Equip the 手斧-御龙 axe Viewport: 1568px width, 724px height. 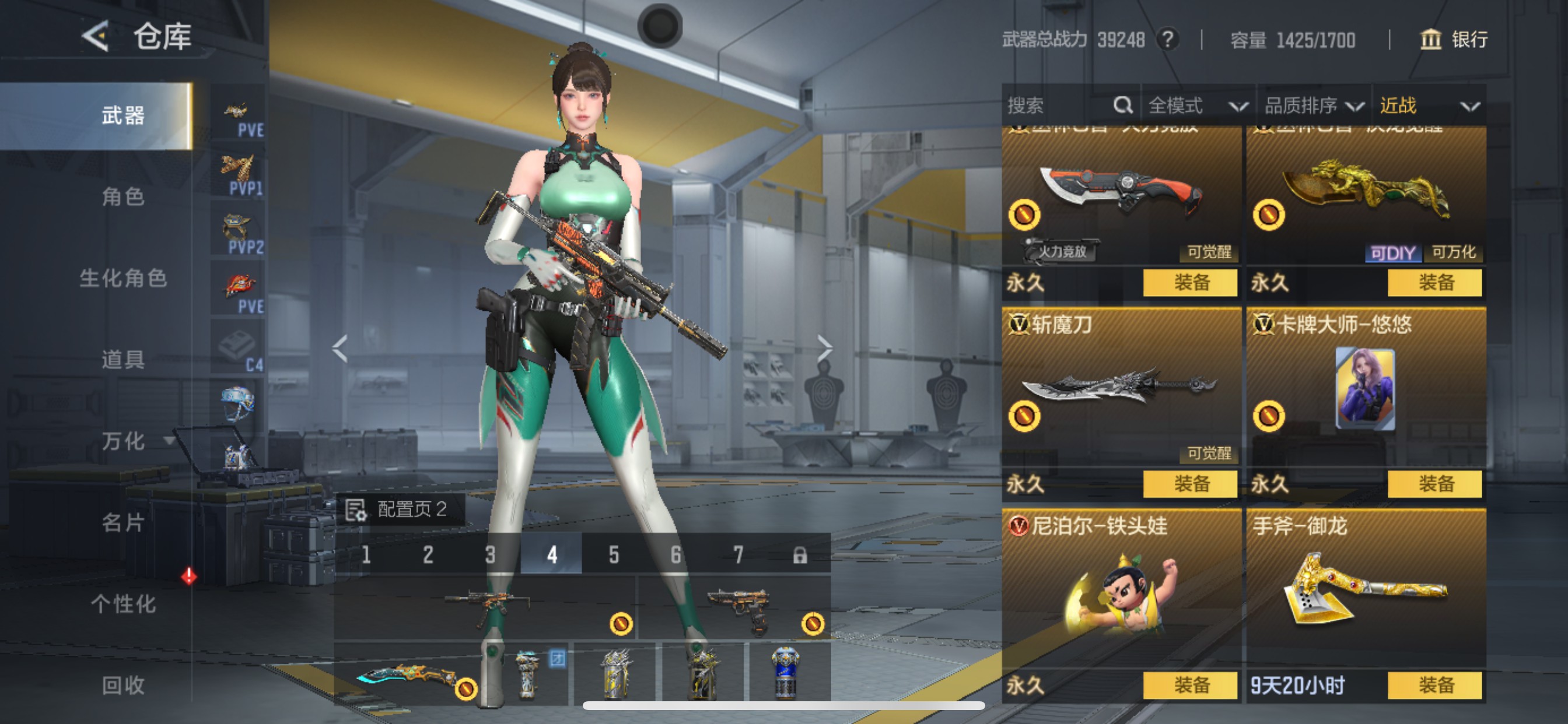tap(1434, 686)
